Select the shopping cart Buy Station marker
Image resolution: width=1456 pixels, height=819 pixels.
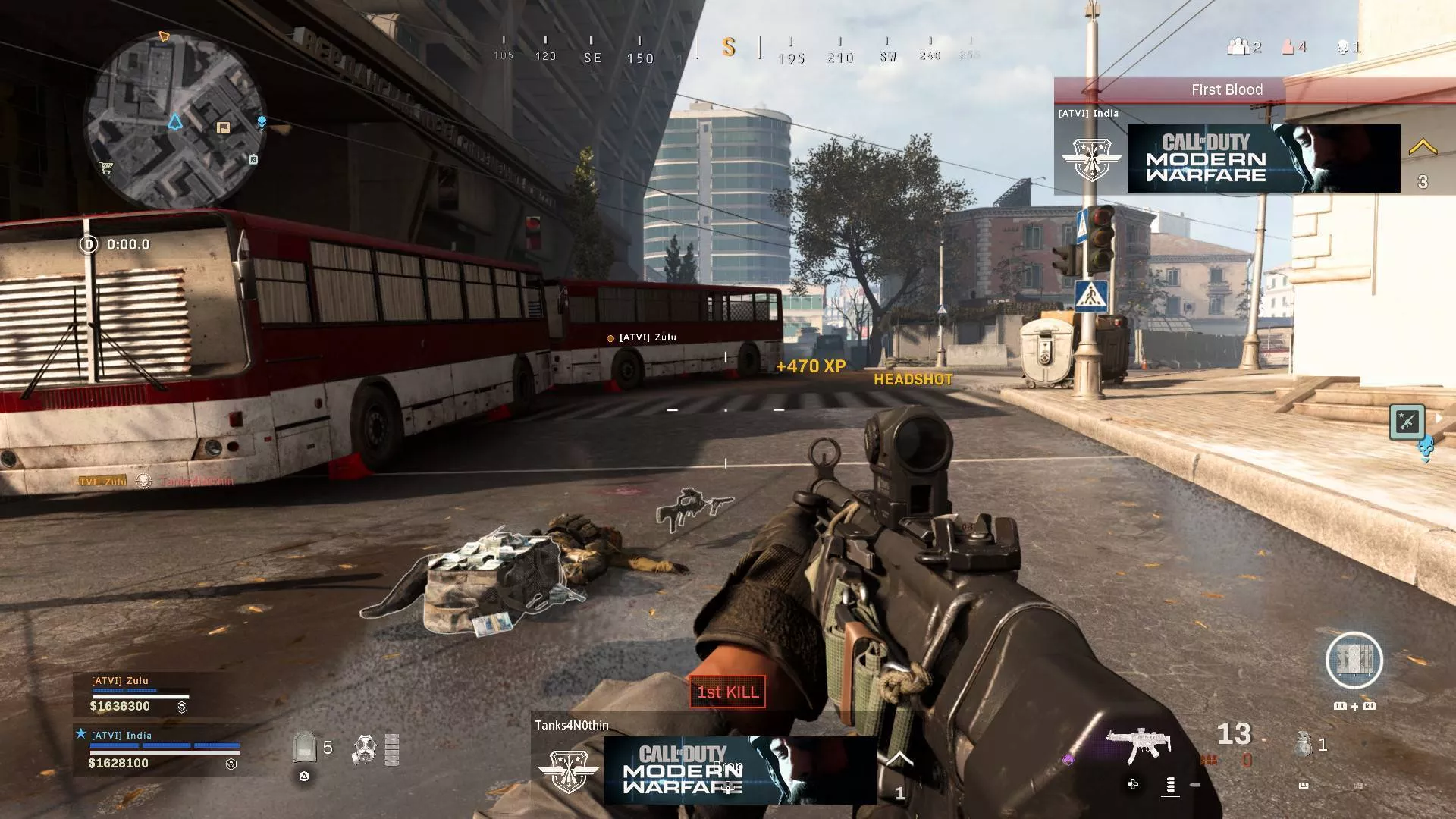(106, 168)
